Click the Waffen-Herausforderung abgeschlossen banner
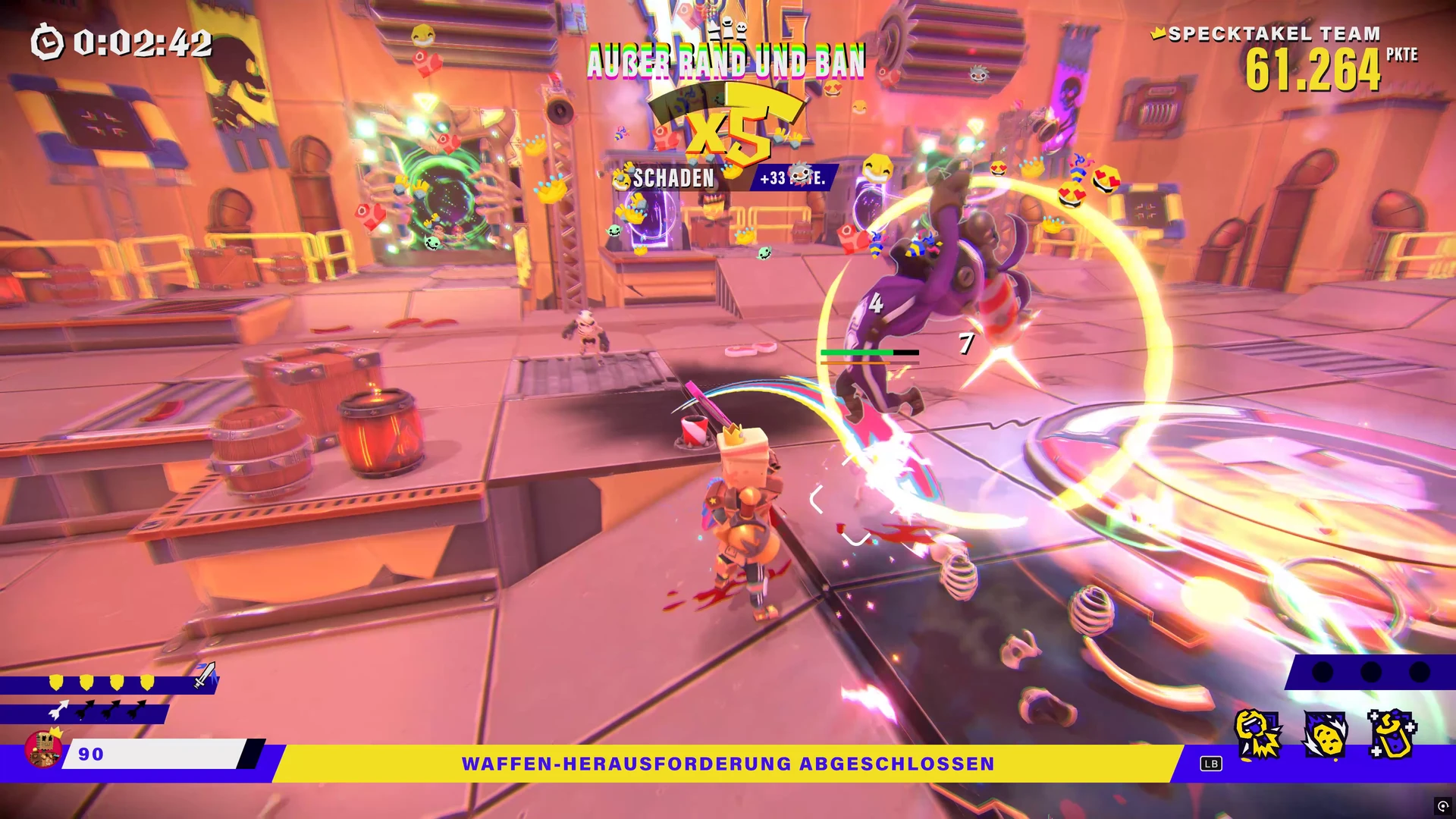This screenshot has width=1456, height=819. [x=728, y=764]
